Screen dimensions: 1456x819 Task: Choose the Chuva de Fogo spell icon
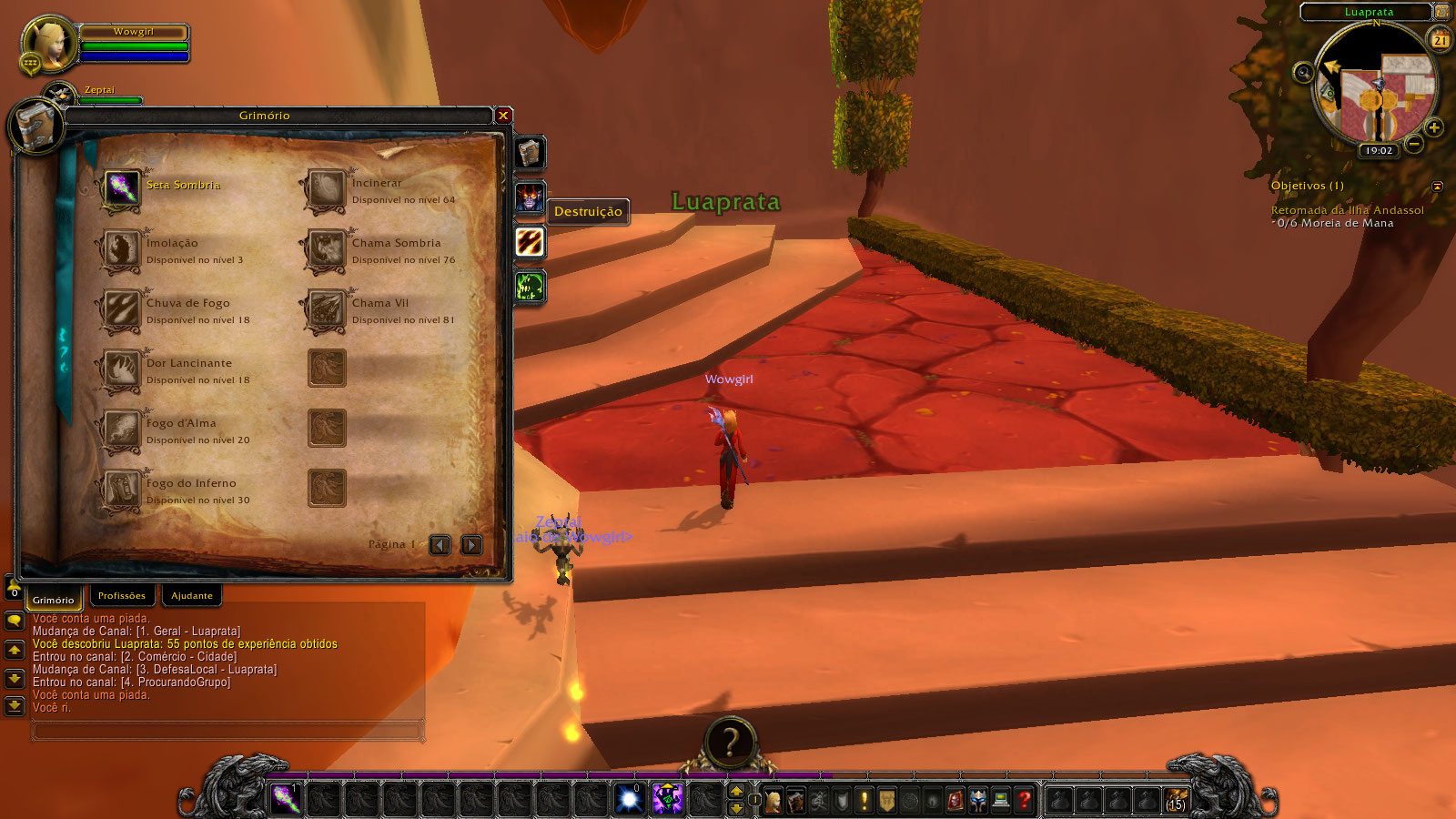coord(121,310)
